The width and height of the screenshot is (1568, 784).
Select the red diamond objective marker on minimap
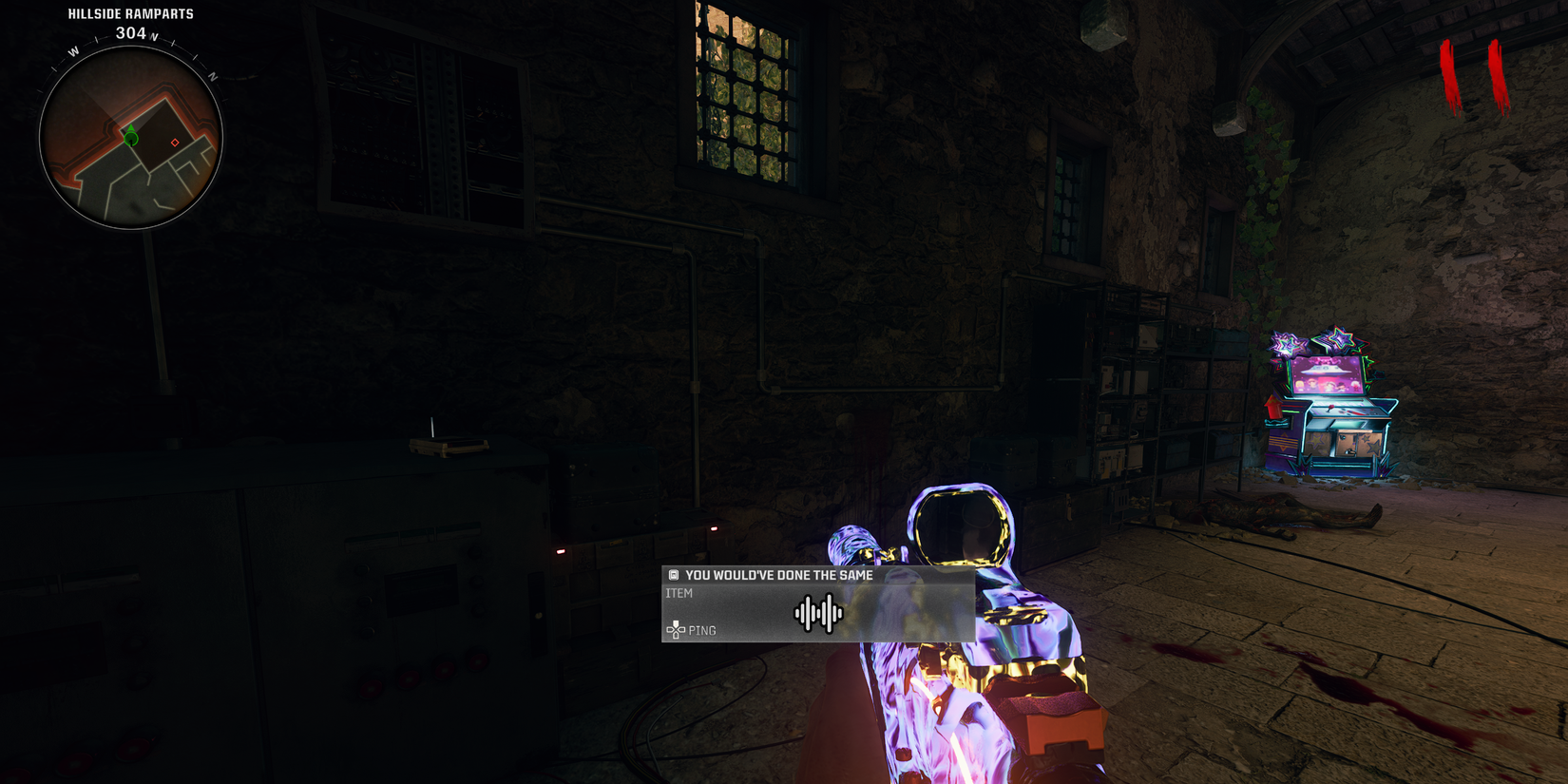click(175, 142)
